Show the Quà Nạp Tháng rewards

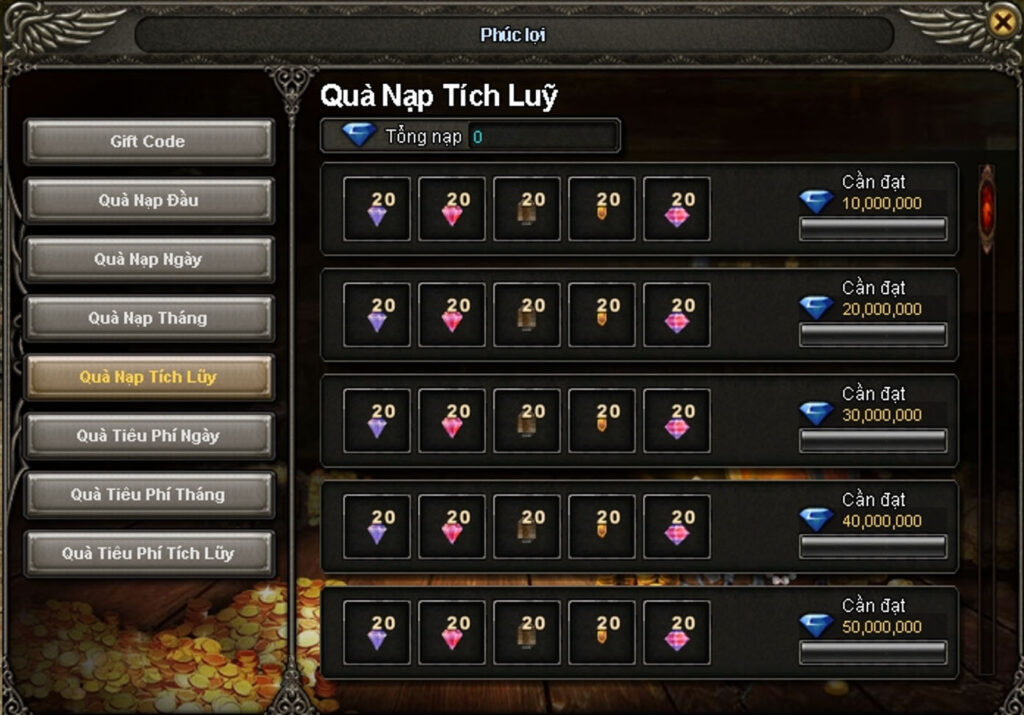click(x=148, y=319)
